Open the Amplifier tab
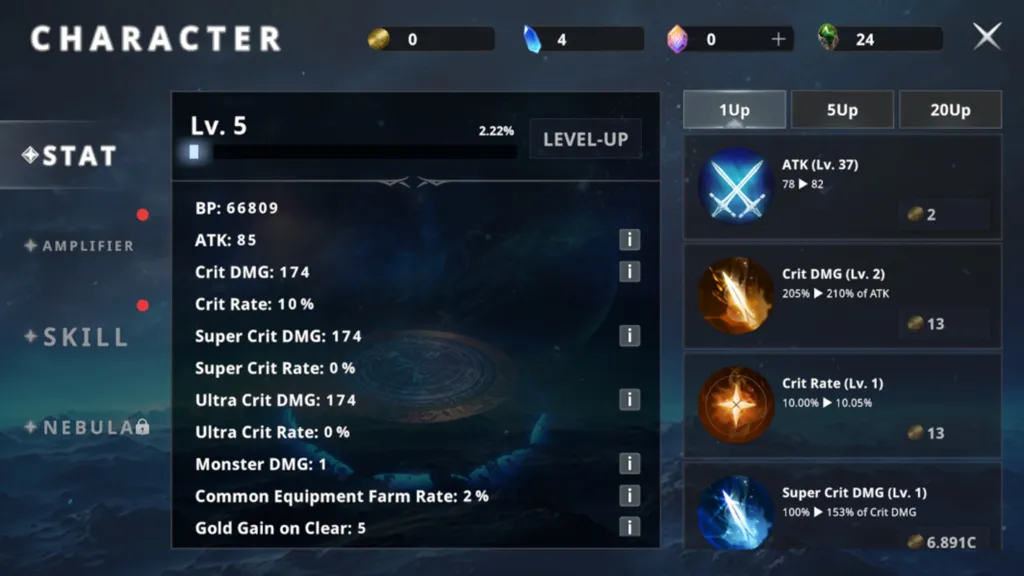 point(80,246)
